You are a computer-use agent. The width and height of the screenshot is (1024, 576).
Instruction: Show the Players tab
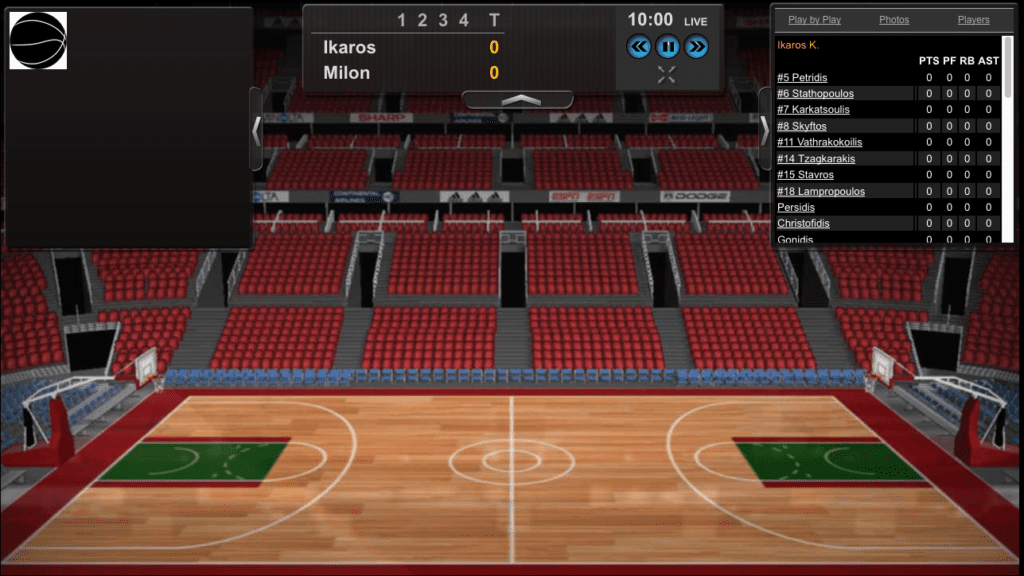(973, 20)
